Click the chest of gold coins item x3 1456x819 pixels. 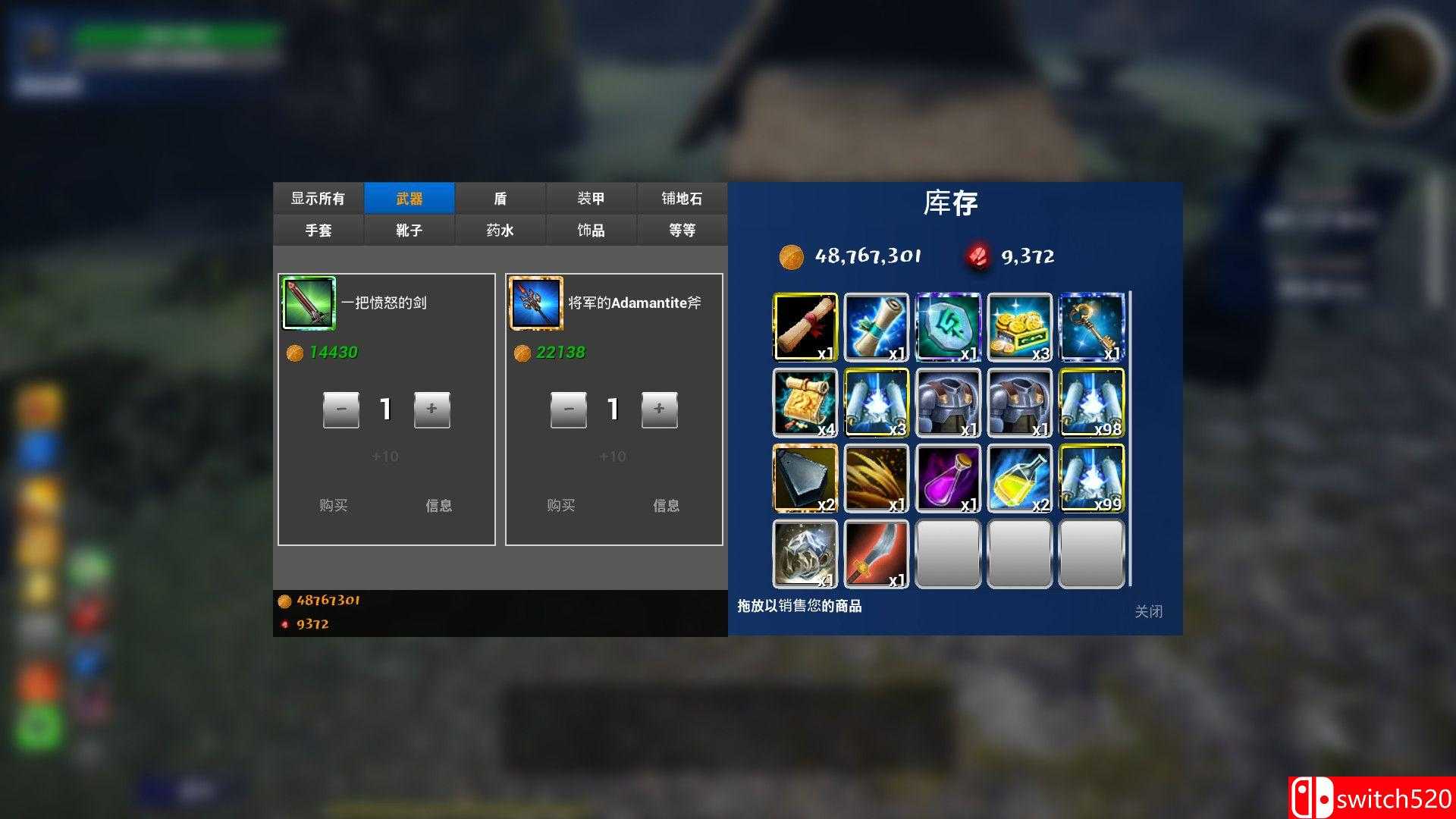click(x=1020, y=328)
